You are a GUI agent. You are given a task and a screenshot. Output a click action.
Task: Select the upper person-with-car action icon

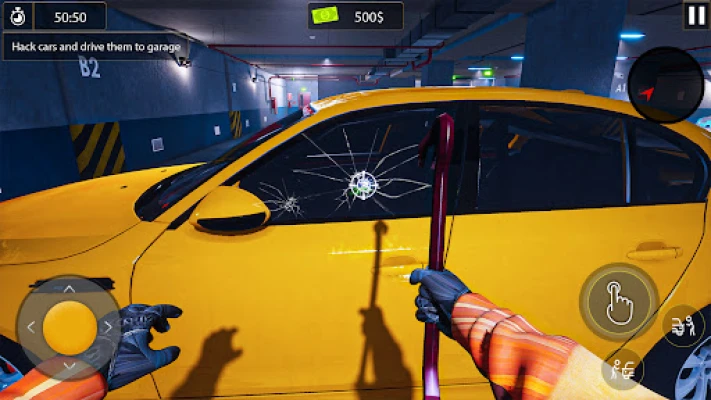(684, 325)
